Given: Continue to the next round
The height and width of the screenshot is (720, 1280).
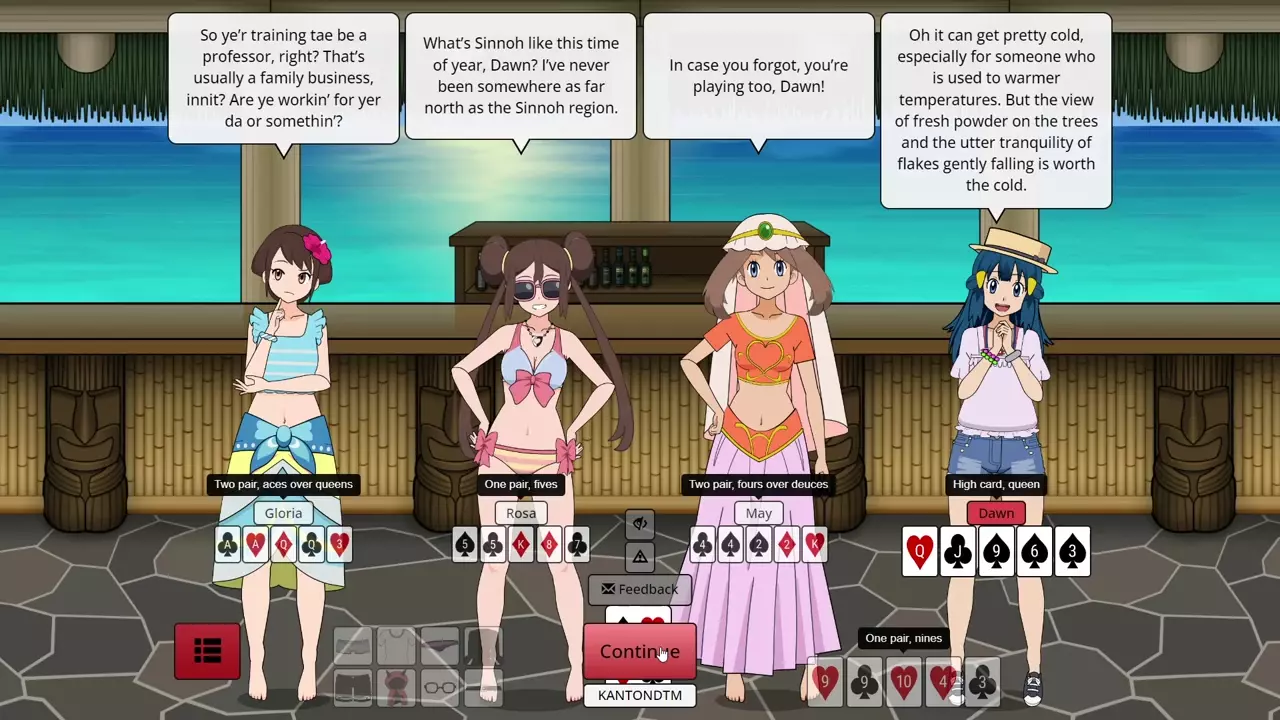Looking at the screenshot, I should tap(639, 652).
